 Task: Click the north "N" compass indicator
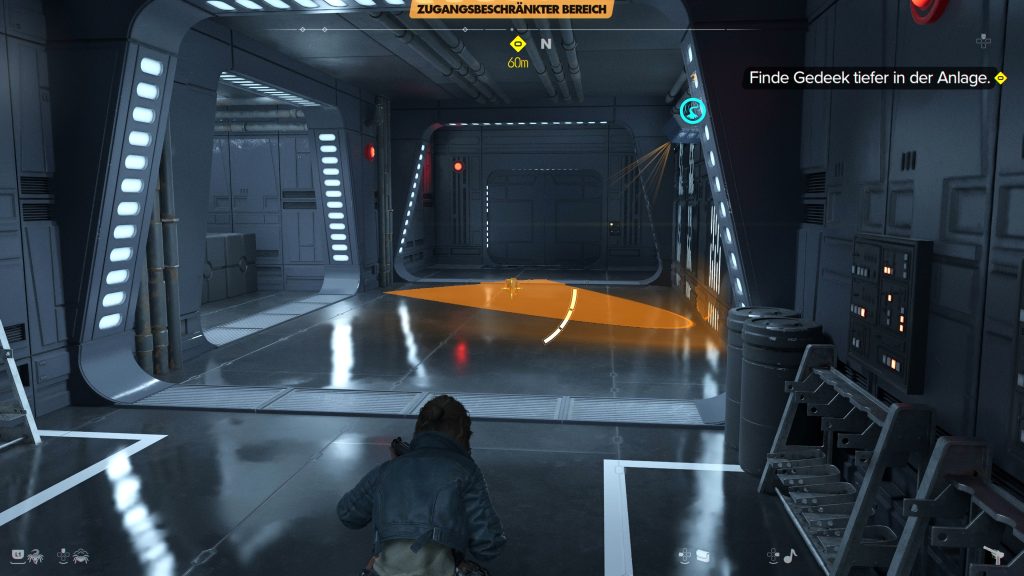pos(546,44)
